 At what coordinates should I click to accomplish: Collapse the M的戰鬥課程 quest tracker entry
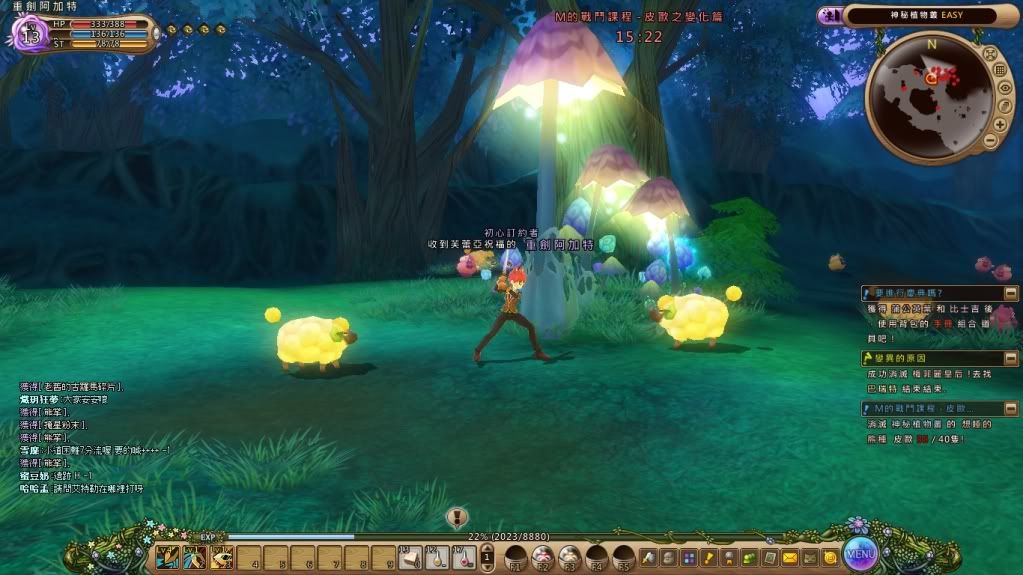coord(866,408)
